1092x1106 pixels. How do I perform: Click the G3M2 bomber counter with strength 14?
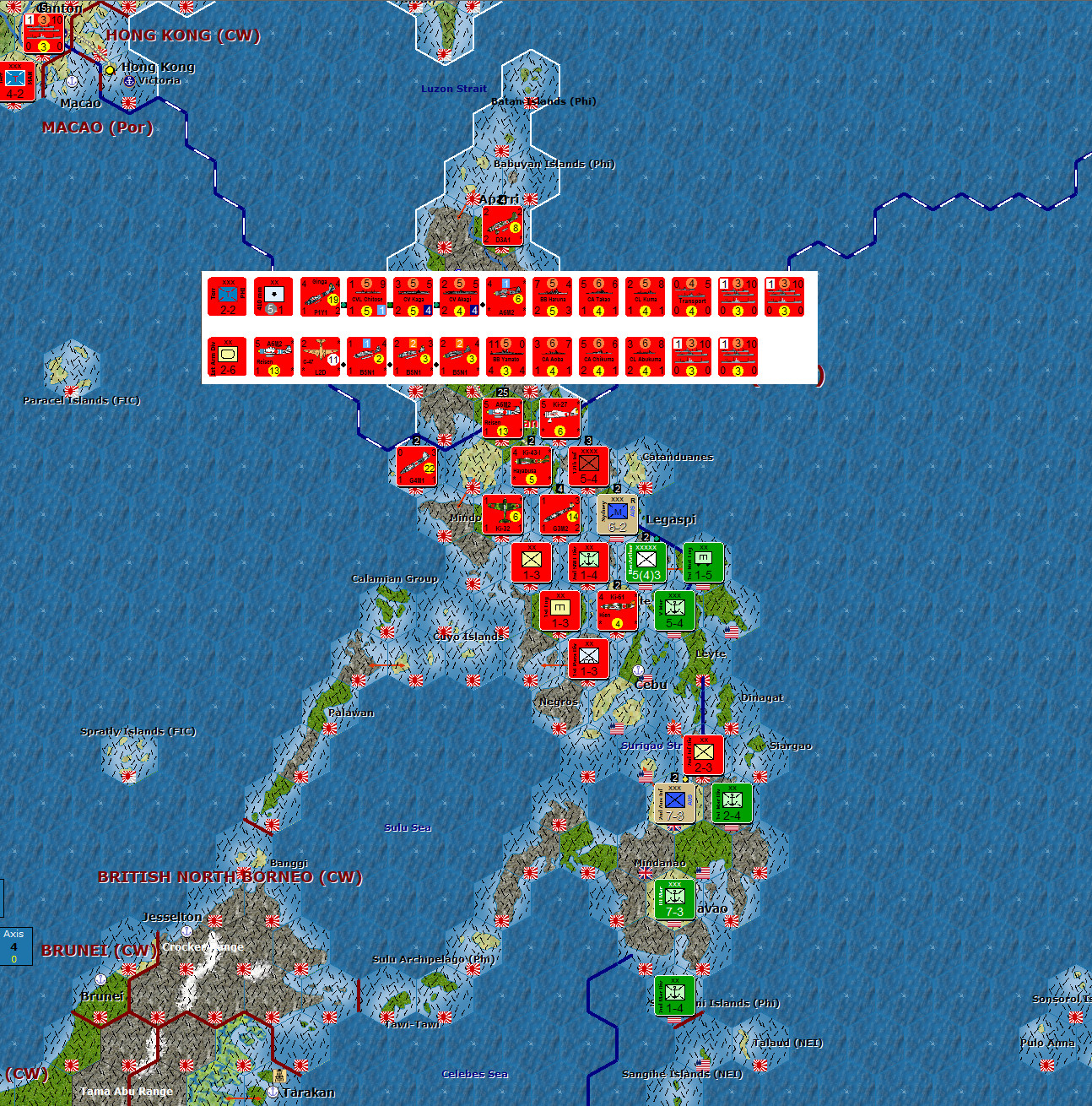point(560,517)
